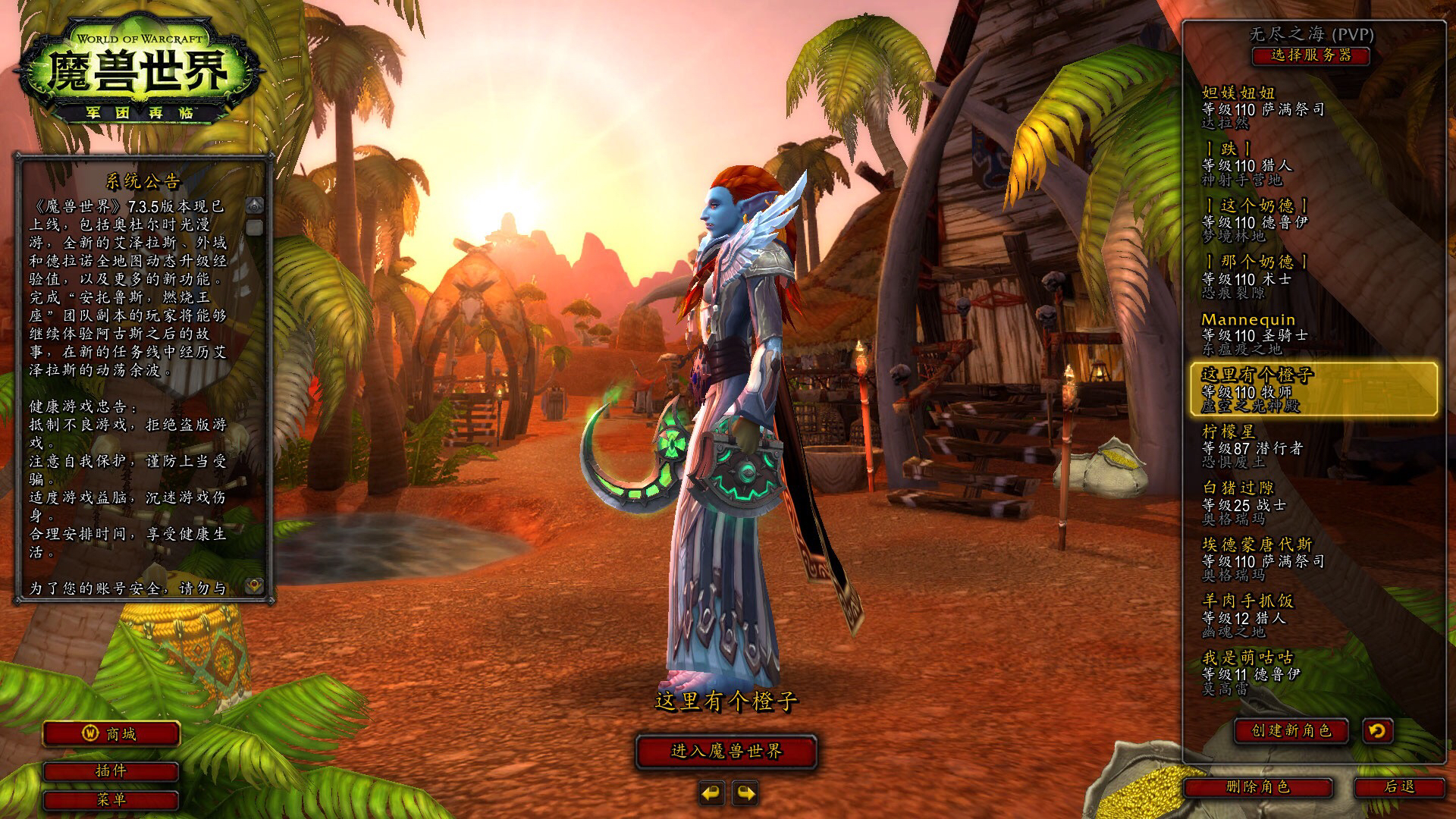Screen dimensions: 1456x819
Task: Rotate character with the left arrow button
Action: [x=711, y=793]
